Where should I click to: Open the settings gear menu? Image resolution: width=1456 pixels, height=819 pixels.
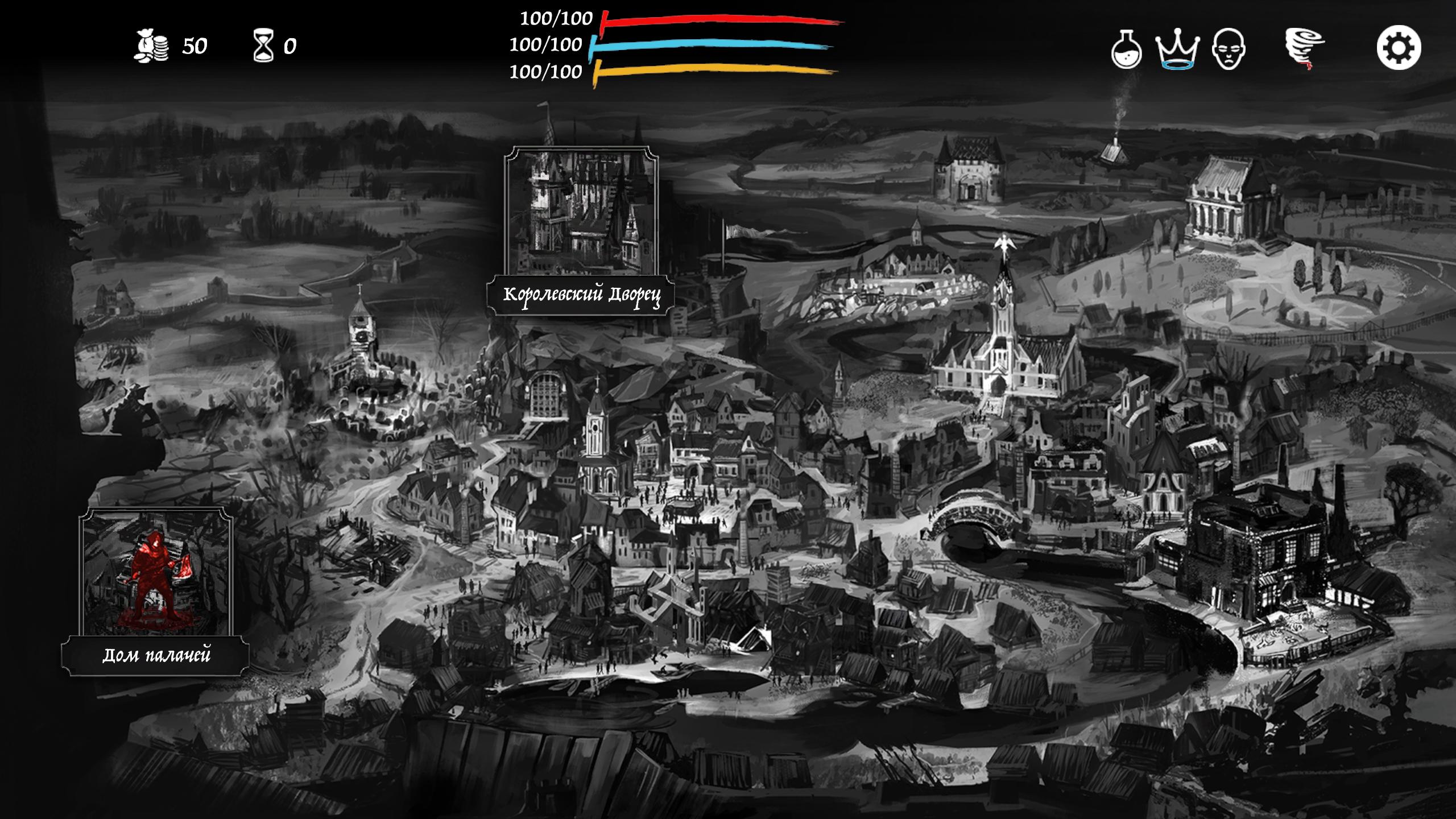[x=1399, y=48]
